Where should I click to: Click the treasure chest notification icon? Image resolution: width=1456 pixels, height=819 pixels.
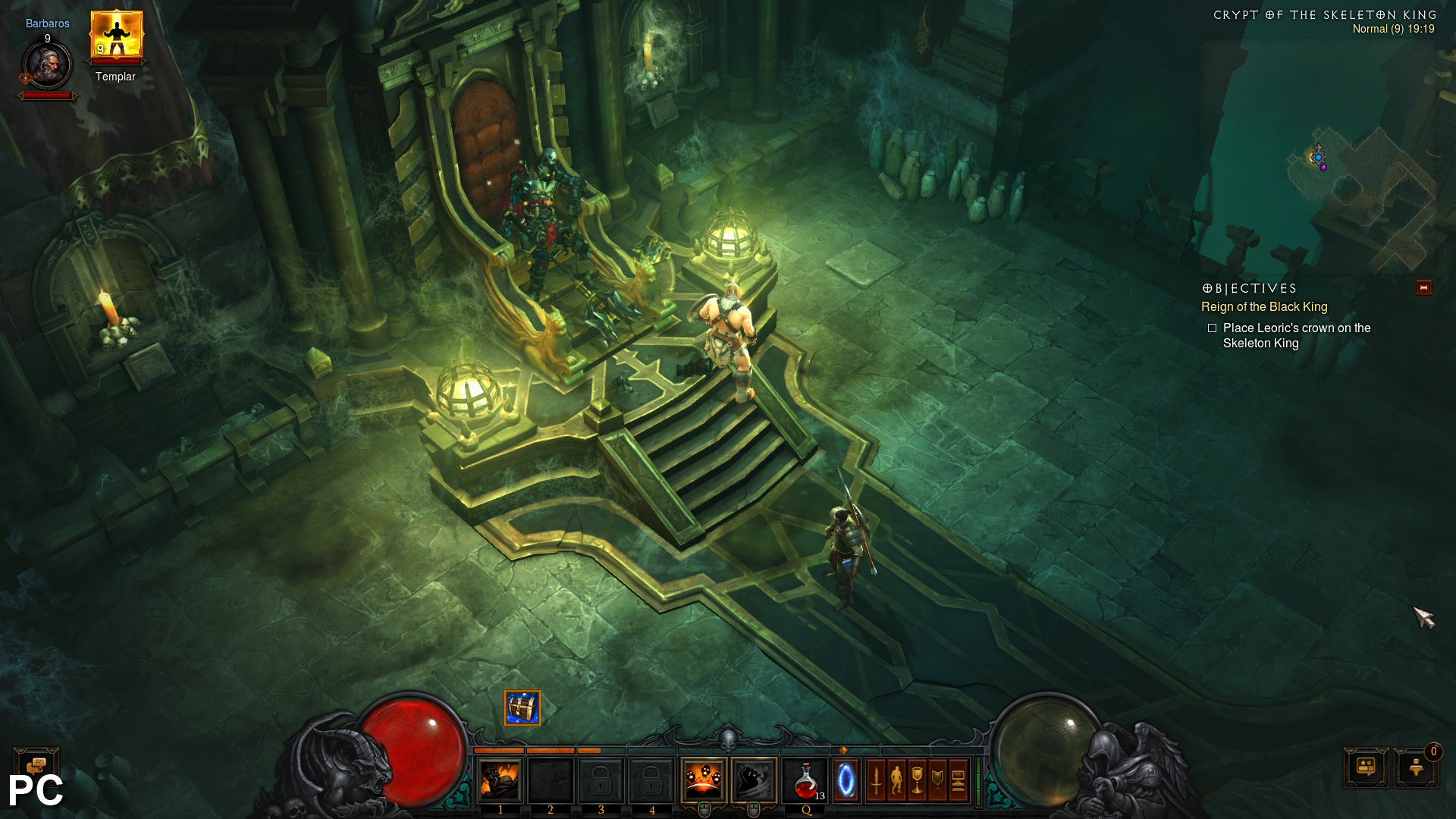[522, 708]
